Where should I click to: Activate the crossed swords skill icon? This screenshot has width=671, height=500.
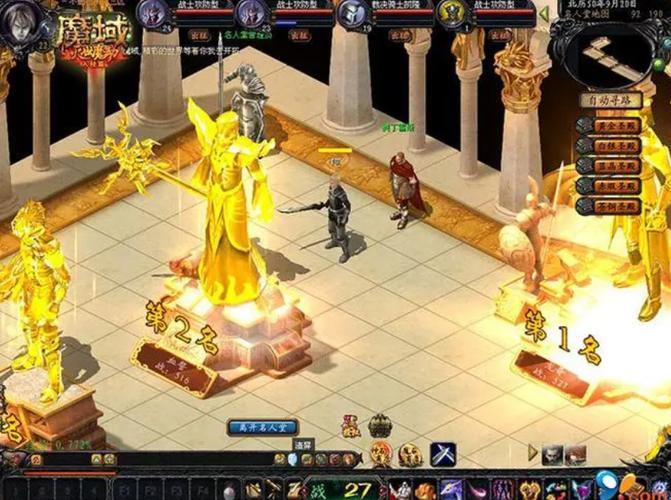point(443,453)
